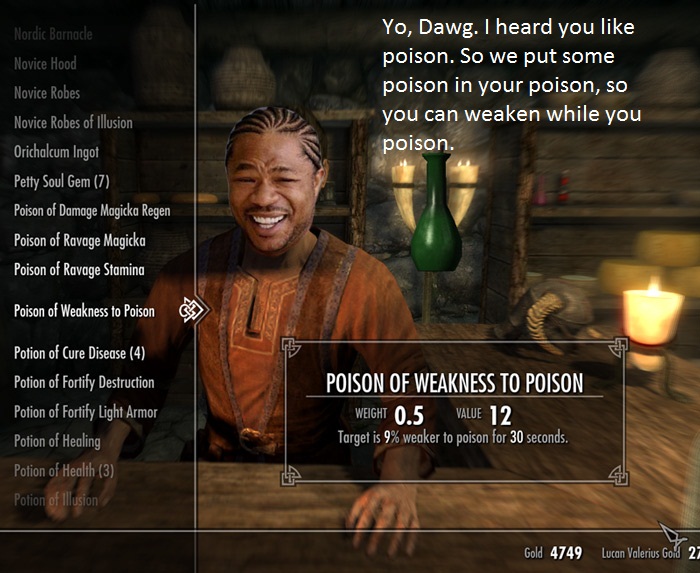Select Poison of Damage Magicka Regen
Image resolution: width=700 pixels, height=573 pixels.
(x=92, y=211)
